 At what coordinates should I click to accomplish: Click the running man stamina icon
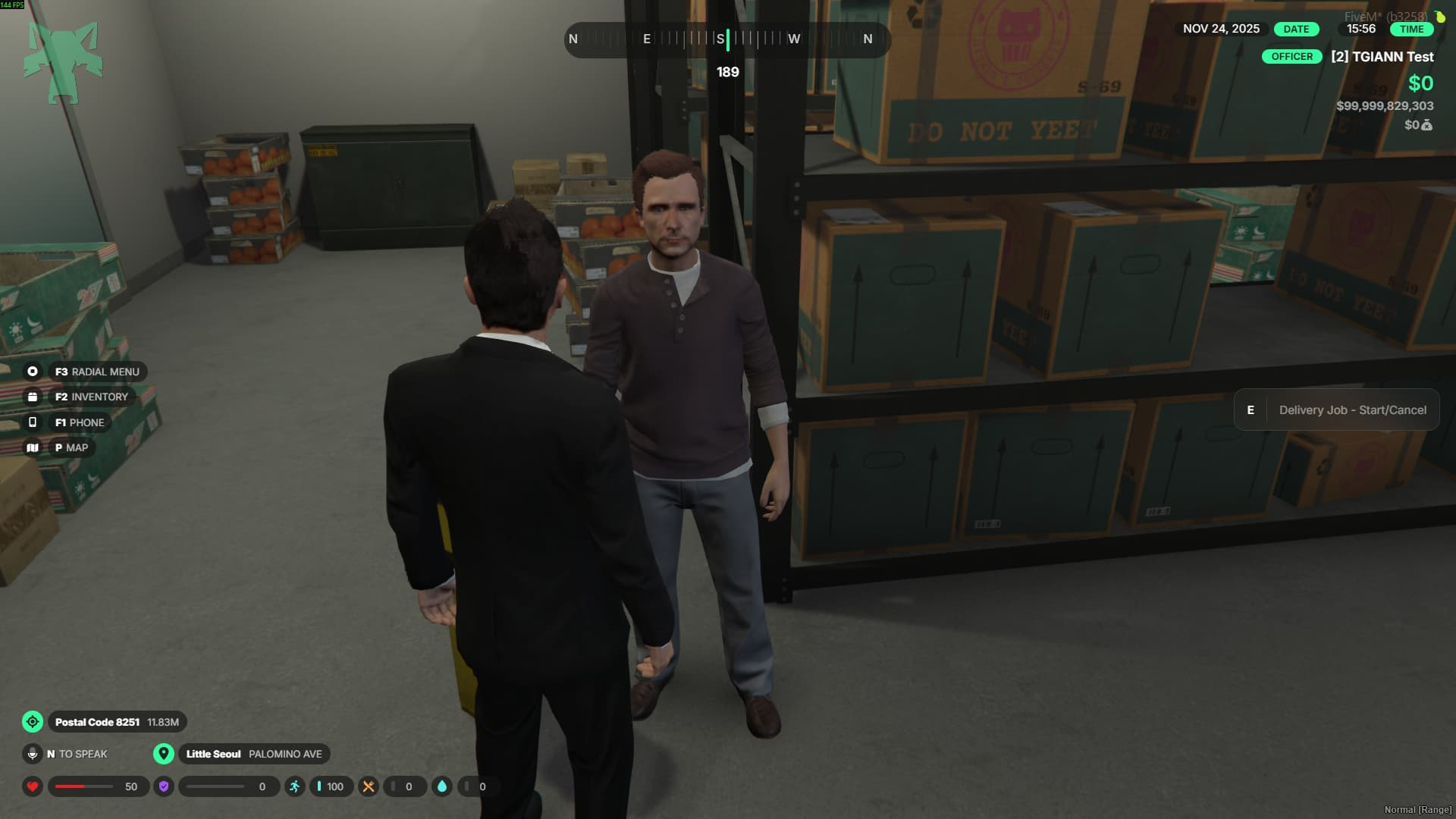tap(295, 786)
